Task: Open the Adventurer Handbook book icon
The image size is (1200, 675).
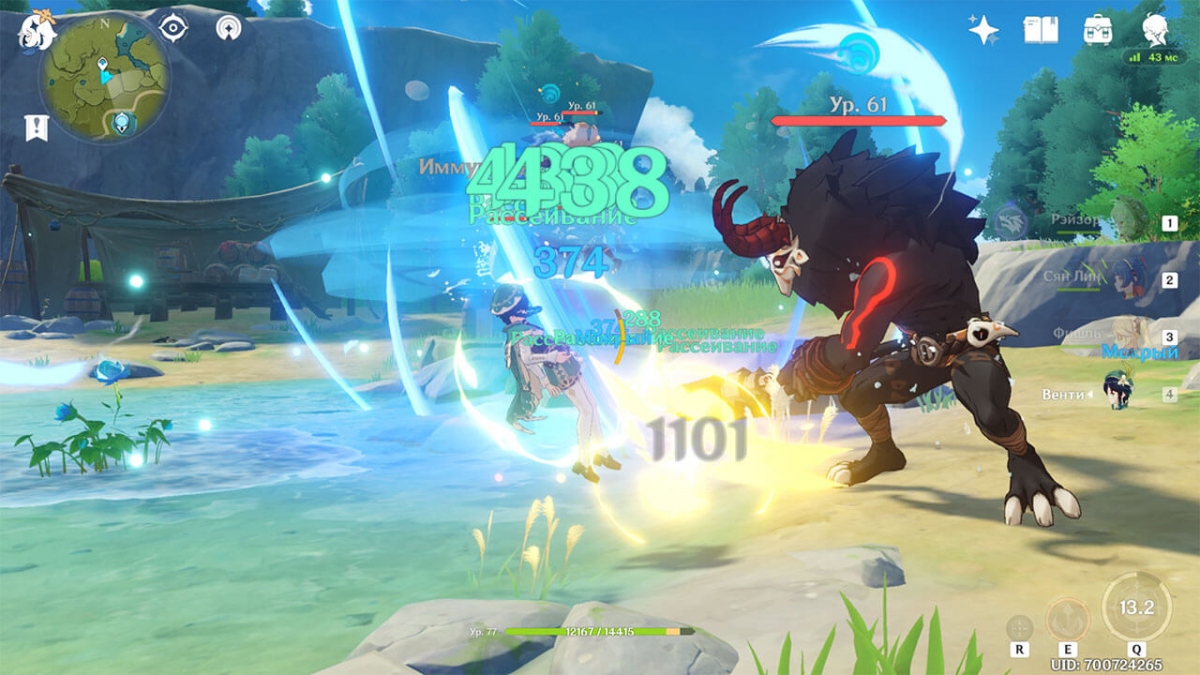Action: tap(1040, 30)
